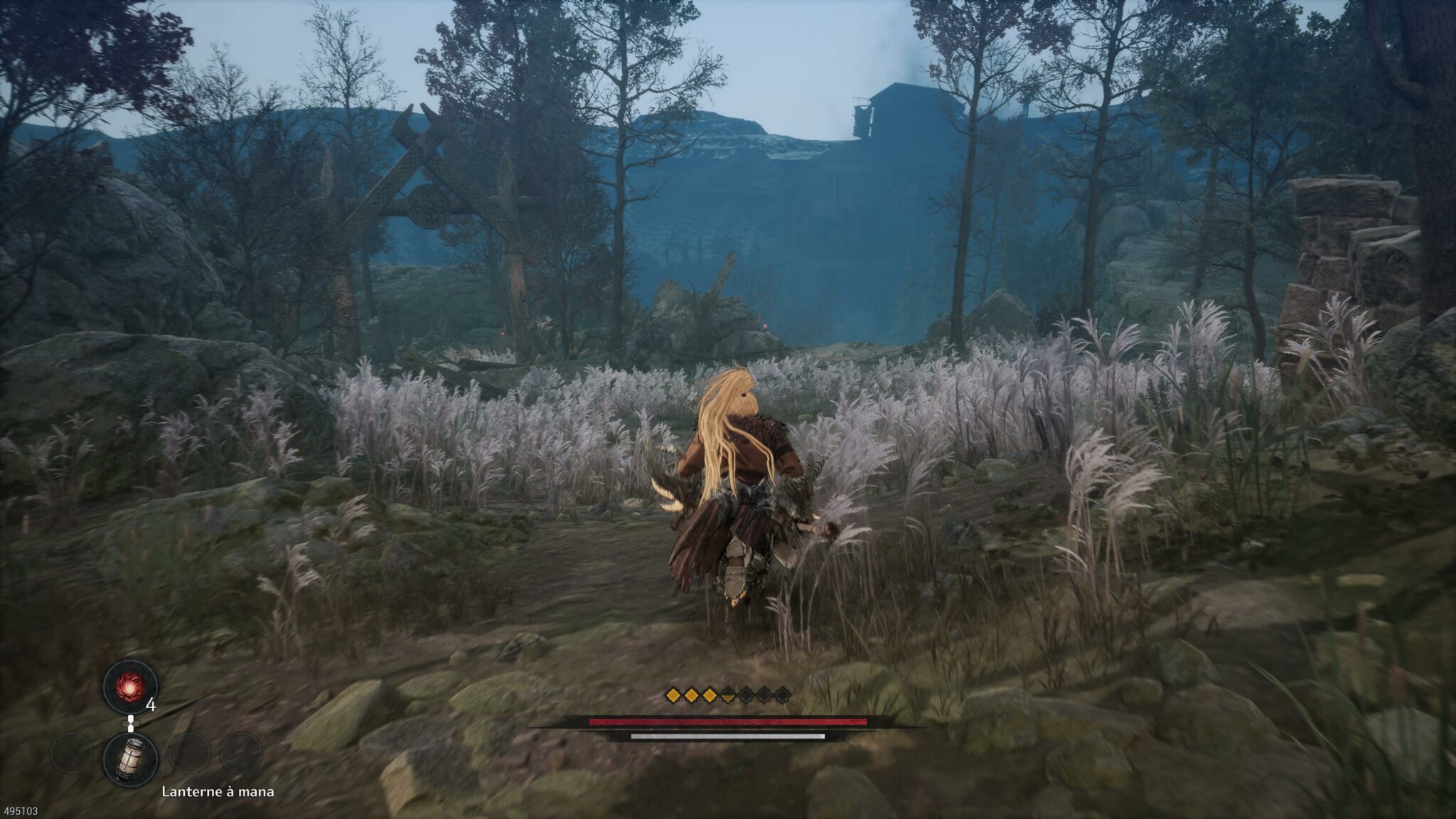
Task: Select the red swirl consumable slot
Action: 130,686
